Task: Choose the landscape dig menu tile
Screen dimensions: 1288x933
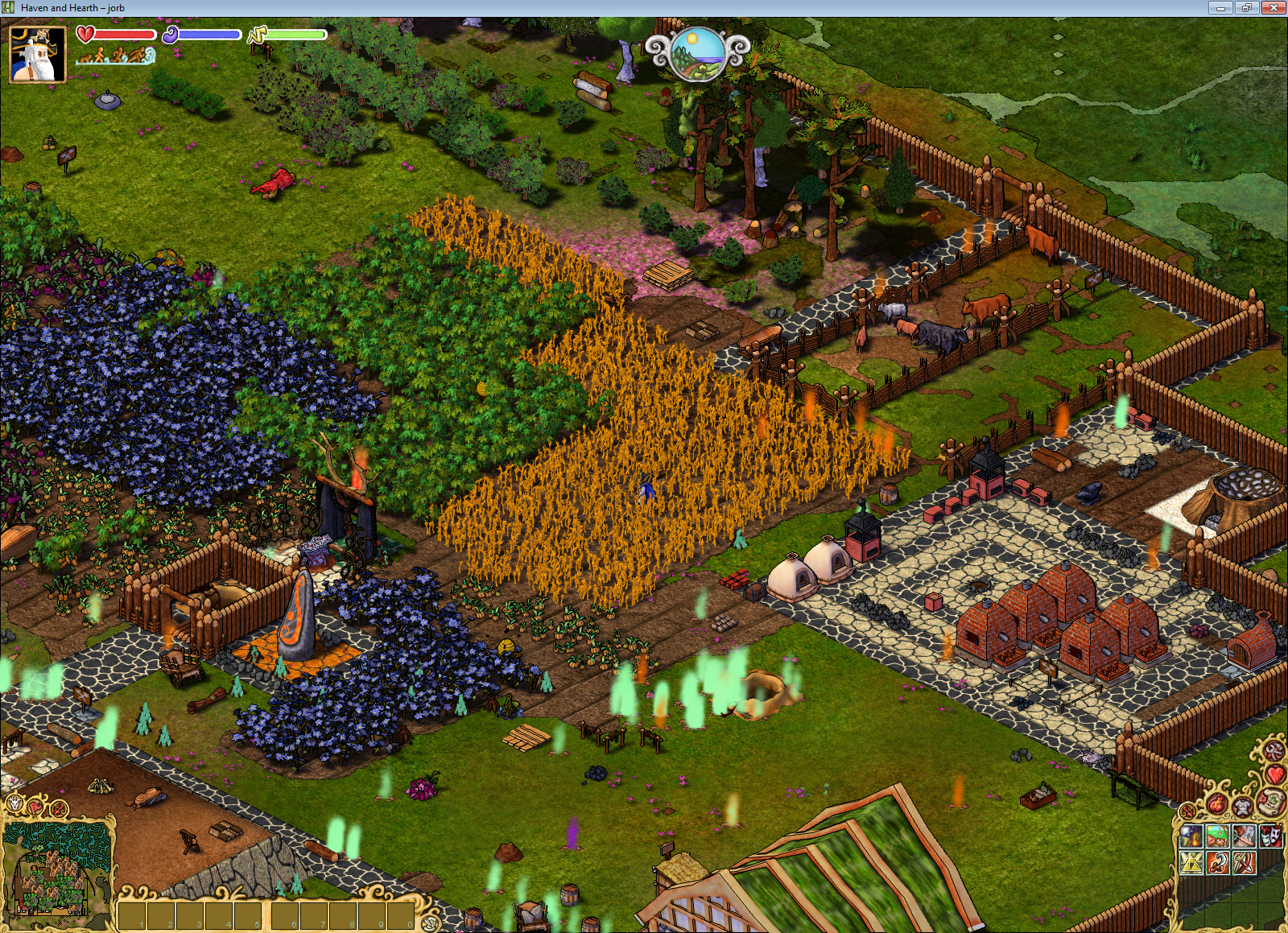Action: coord(1218,836)
